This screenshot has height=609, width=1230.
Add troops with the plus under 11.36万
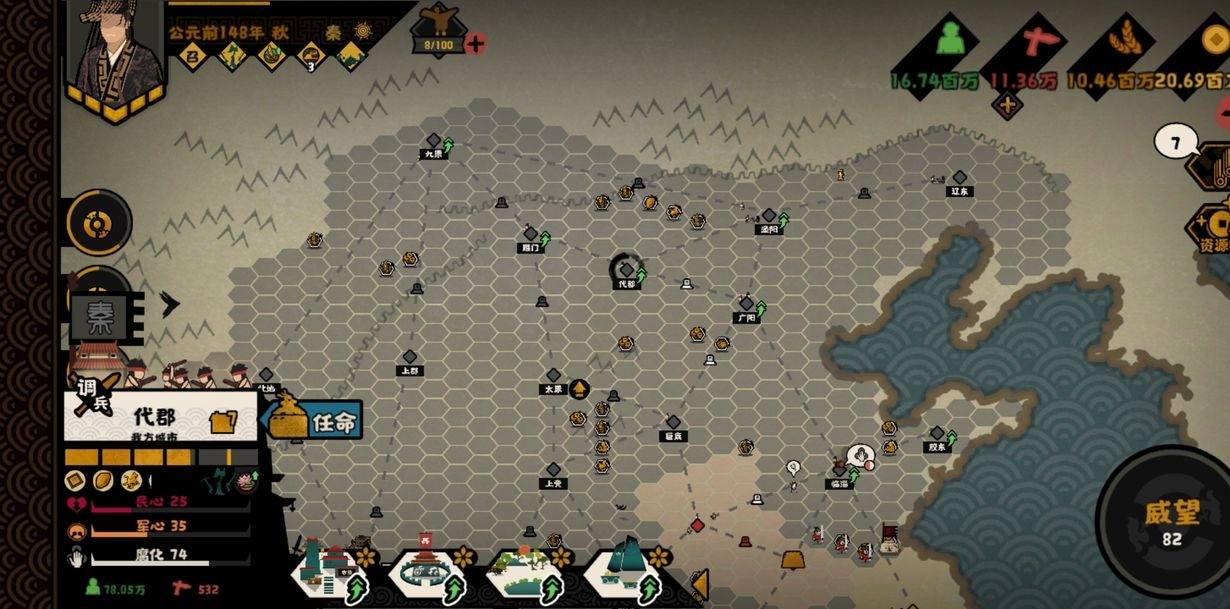(1006, 105)
